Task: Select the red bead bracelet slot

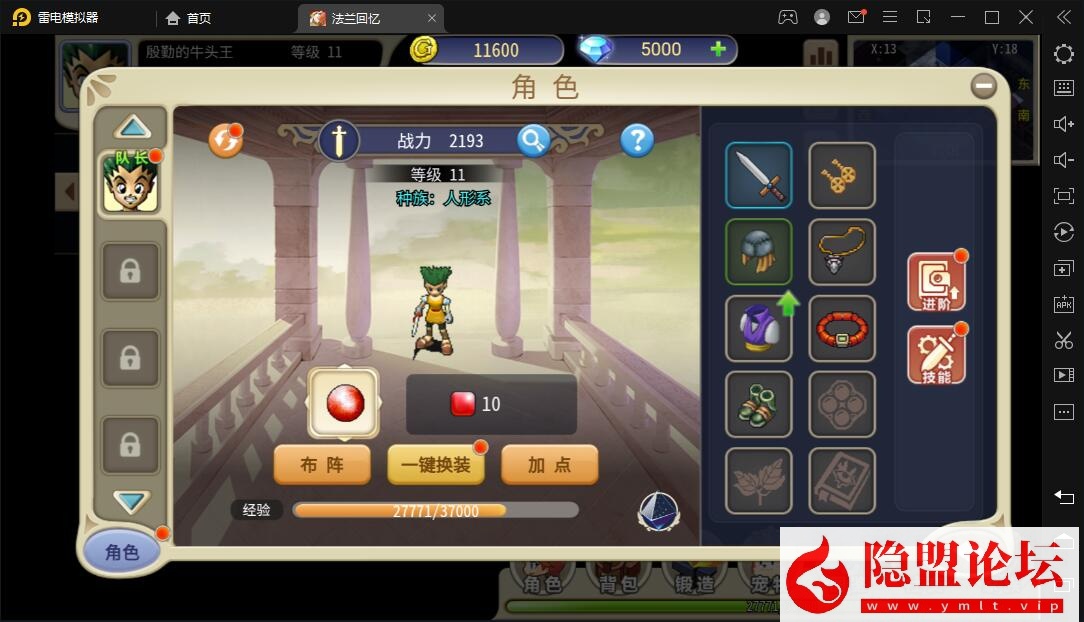Action: tap(842, 328)
